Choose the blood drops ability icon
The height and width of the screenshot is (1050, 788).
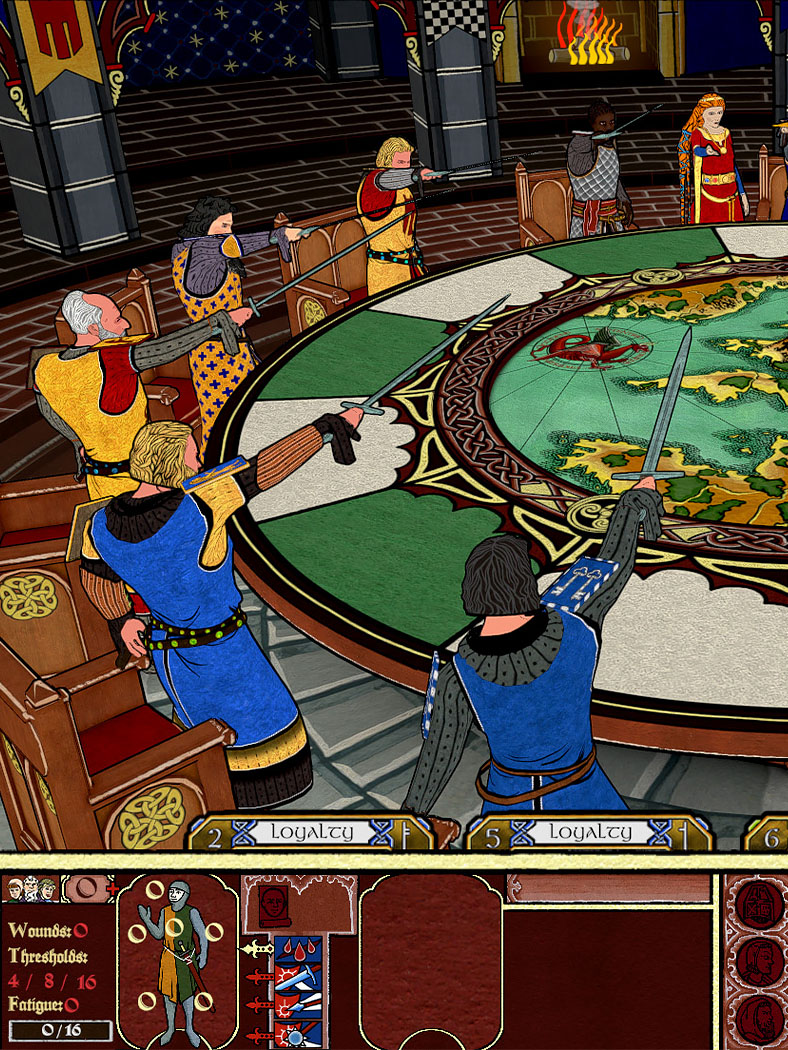click(299, 948)
